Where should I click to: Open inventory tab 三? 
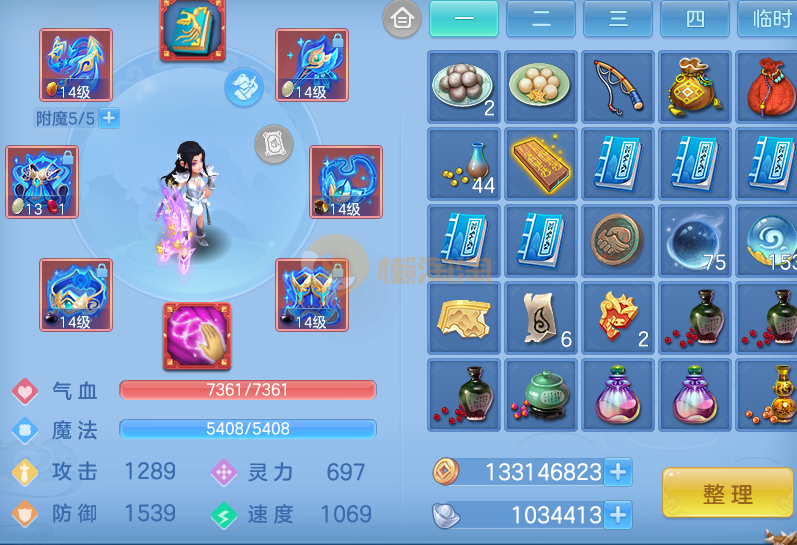click(x=617, y=18)
